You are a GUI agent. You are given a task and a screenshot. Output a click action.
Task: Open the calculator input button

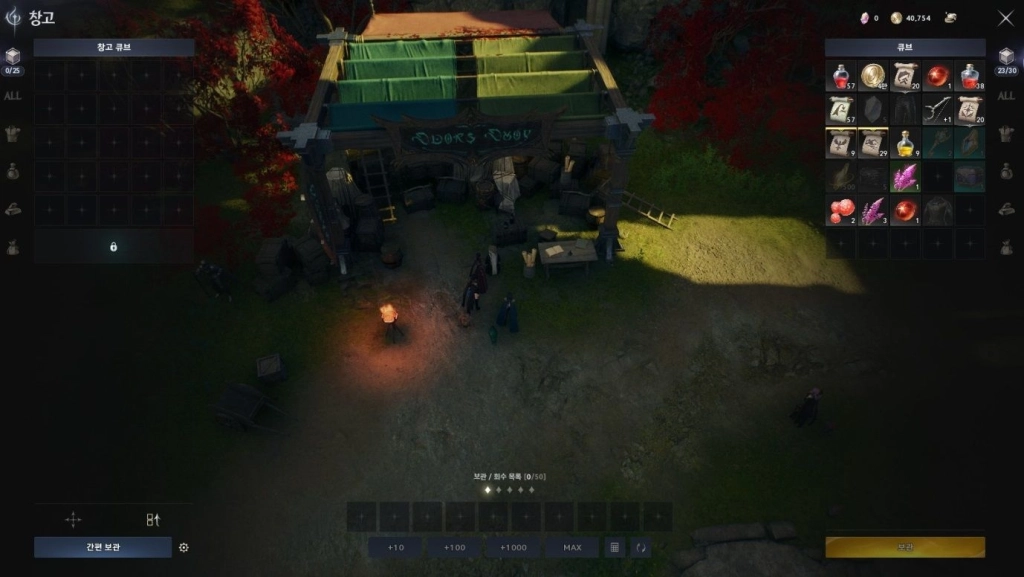[x=614, y=547]
